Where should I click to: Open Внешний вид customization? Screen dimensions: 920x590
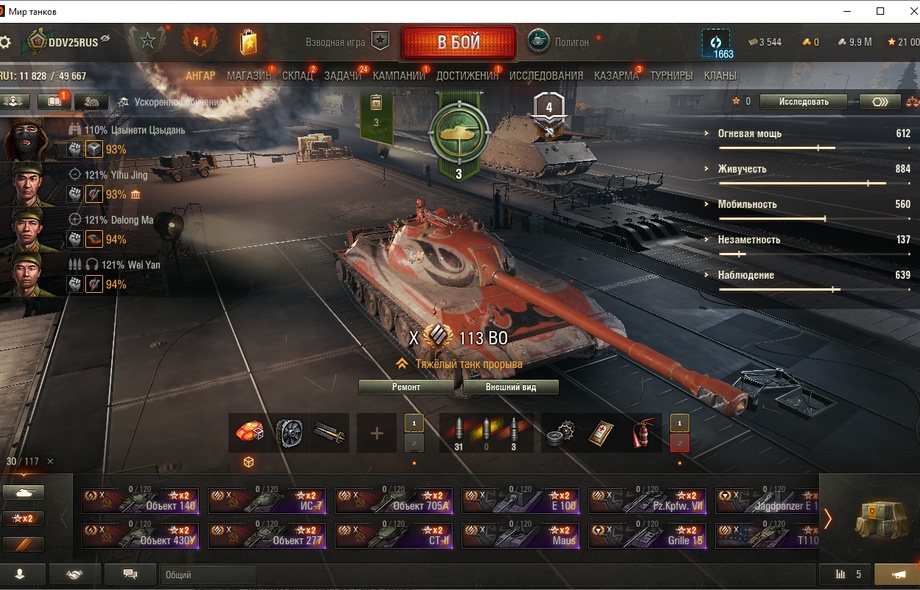tap(509, 386)
